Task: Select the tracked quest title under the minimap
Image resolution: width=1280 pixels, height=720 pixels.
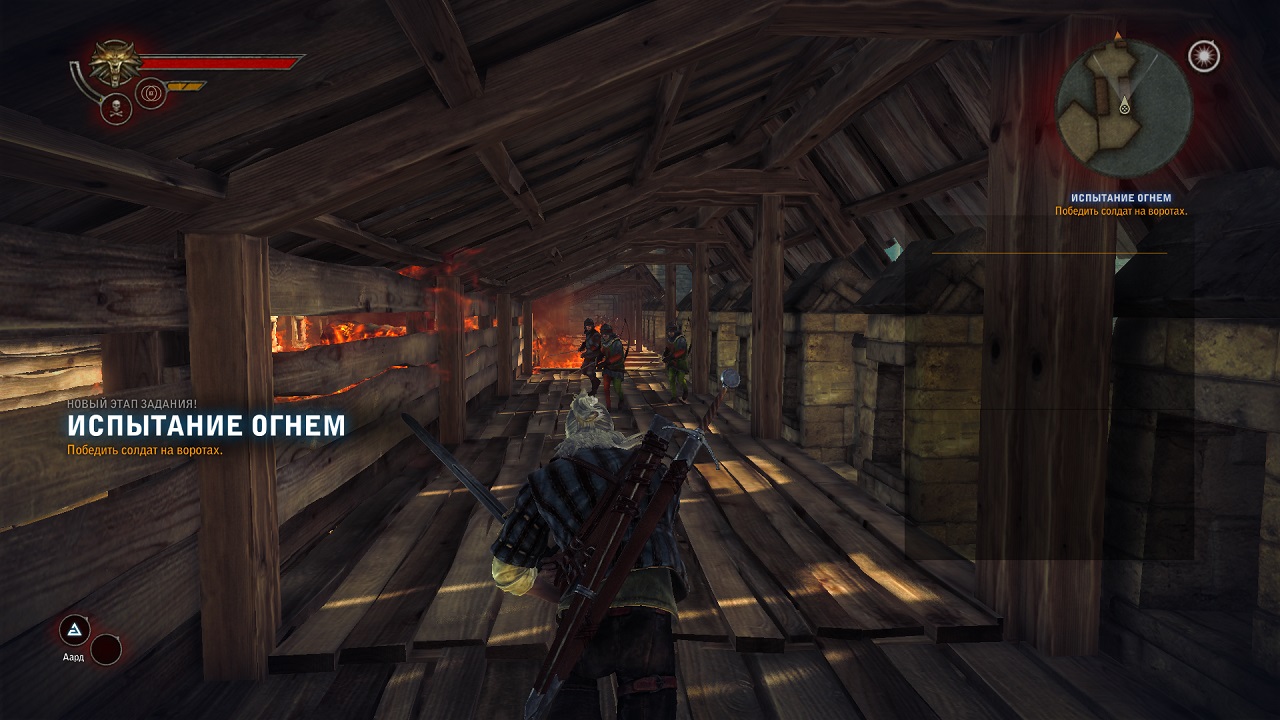Action: coord(1120,198)
